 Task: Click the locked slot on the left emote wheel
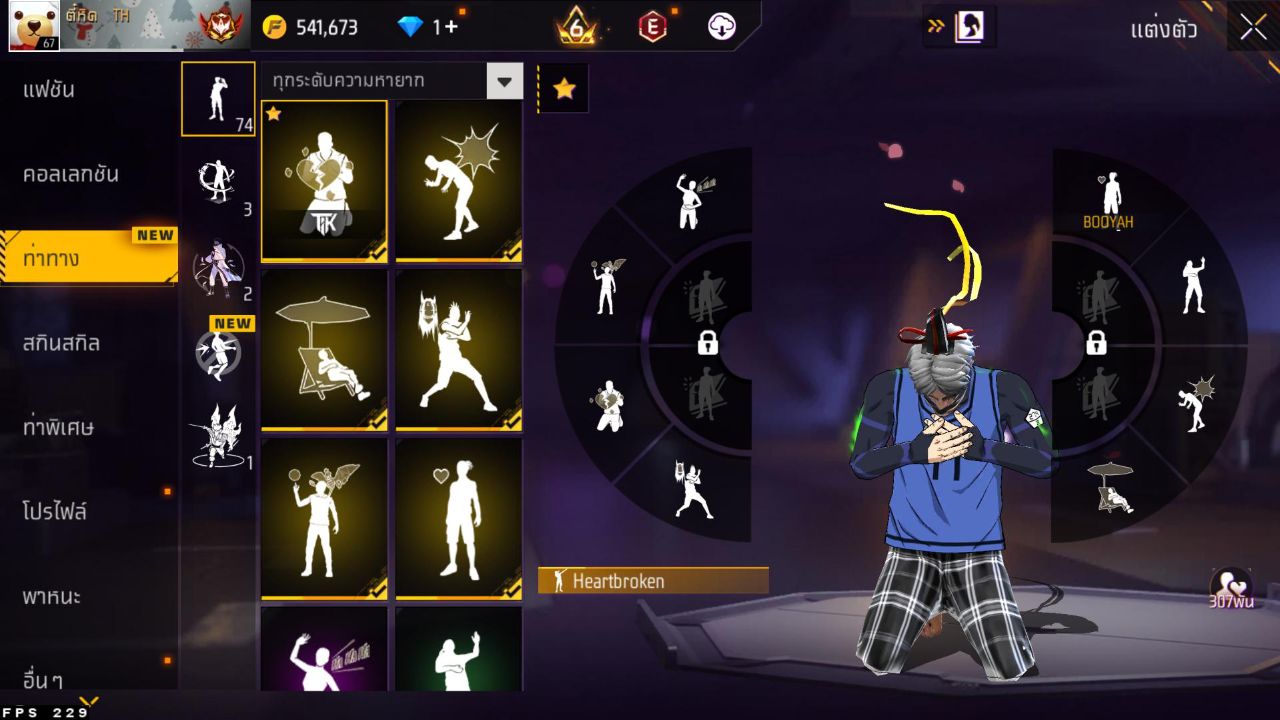click(x=706, y=345)
